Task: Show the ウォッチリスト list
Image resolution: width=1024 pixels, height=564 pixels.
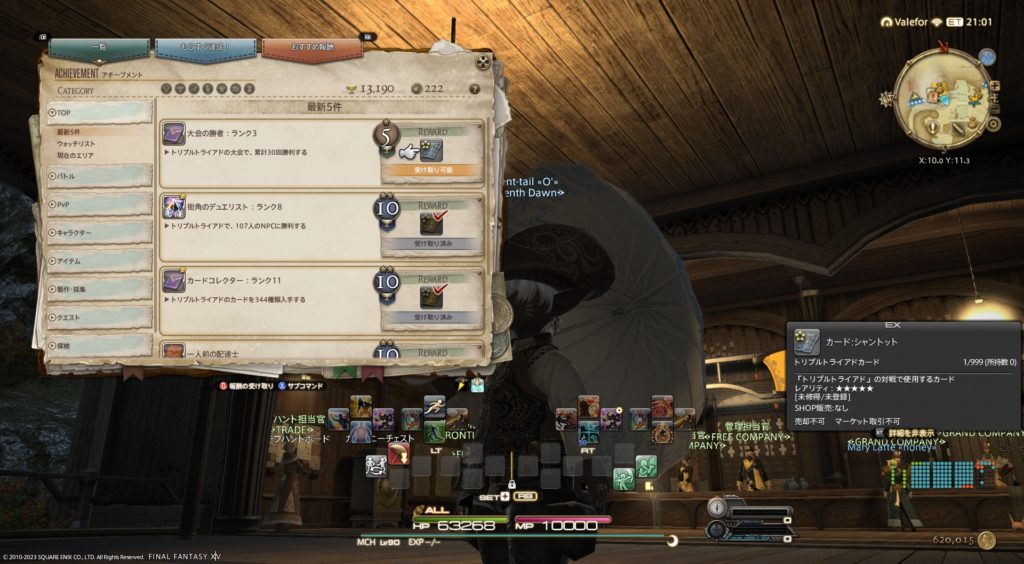Action: (77, 145)
